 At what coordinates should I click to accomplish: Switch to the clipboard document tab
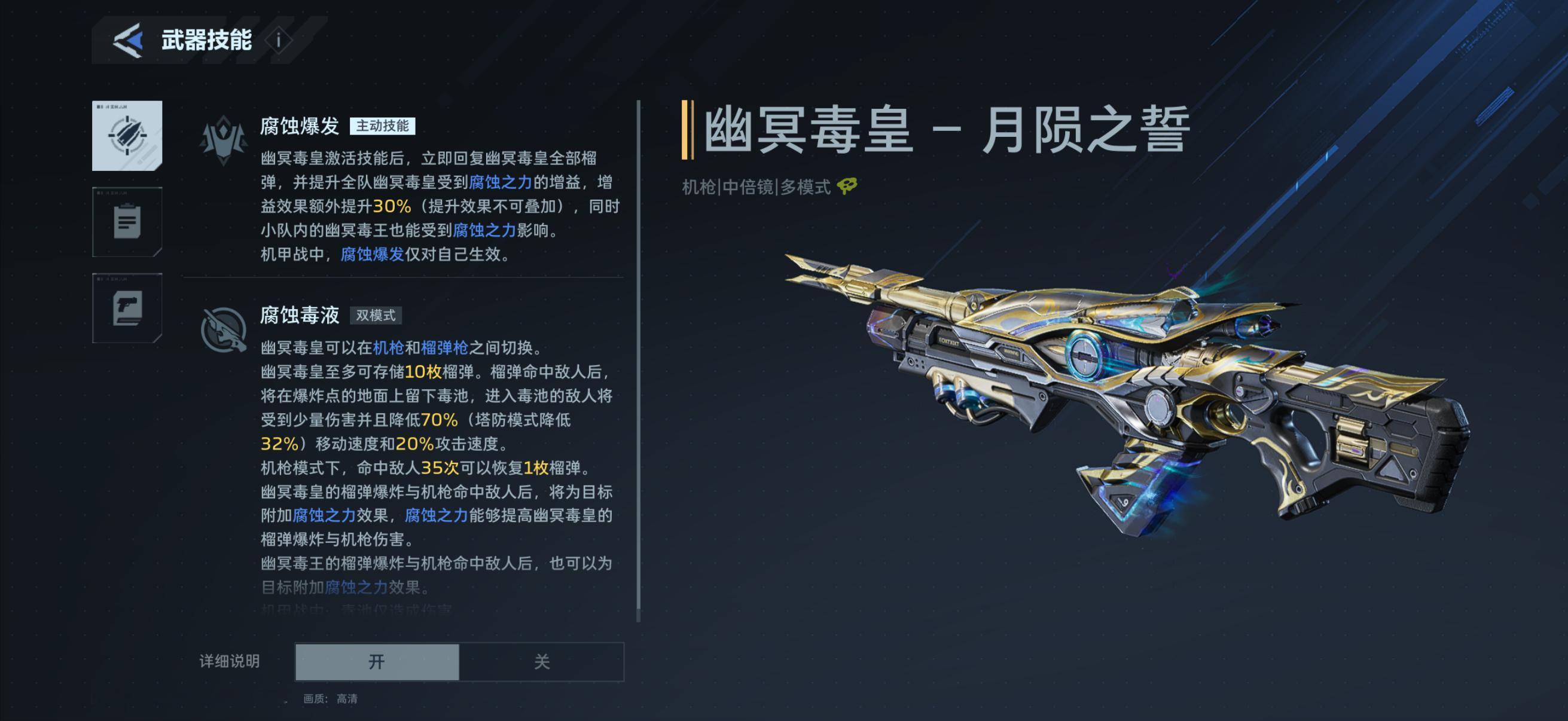[127, 222]
